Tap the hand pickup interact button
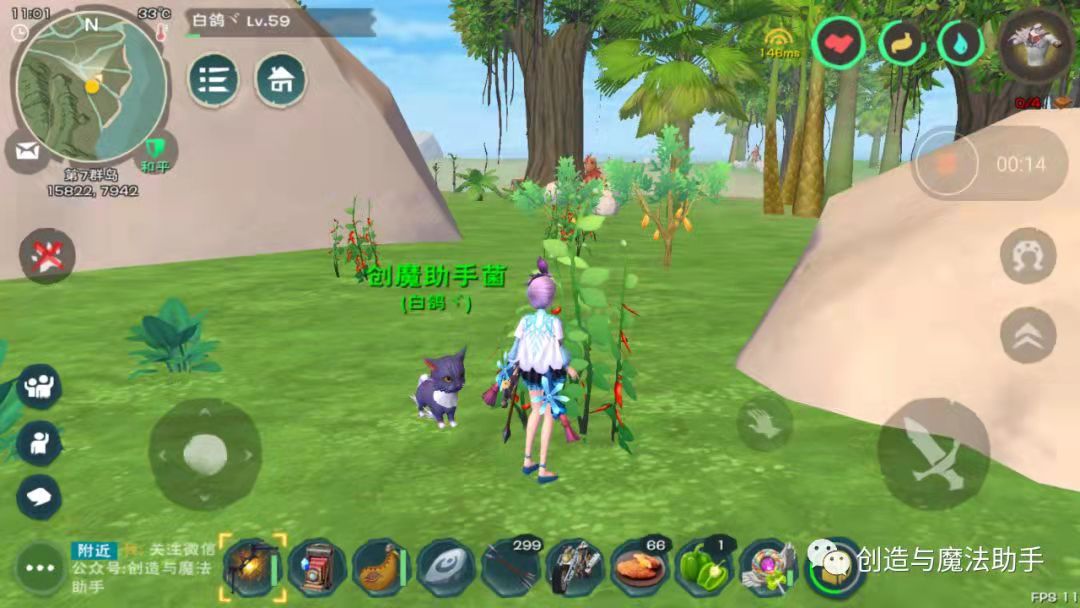Image resolution: width=1080 pixels, height=608 pixels. (765, 423)
